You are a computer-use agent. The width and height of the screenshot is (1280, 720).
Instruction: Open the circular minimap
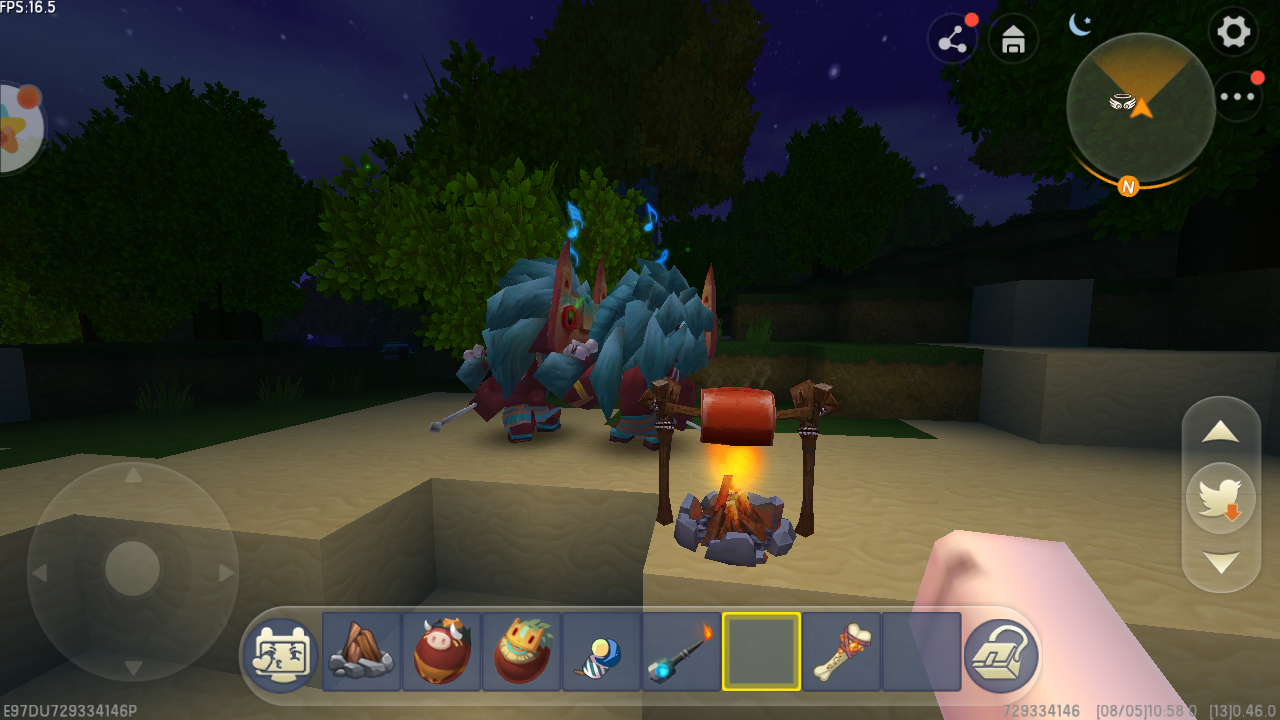pos(1140,107)
